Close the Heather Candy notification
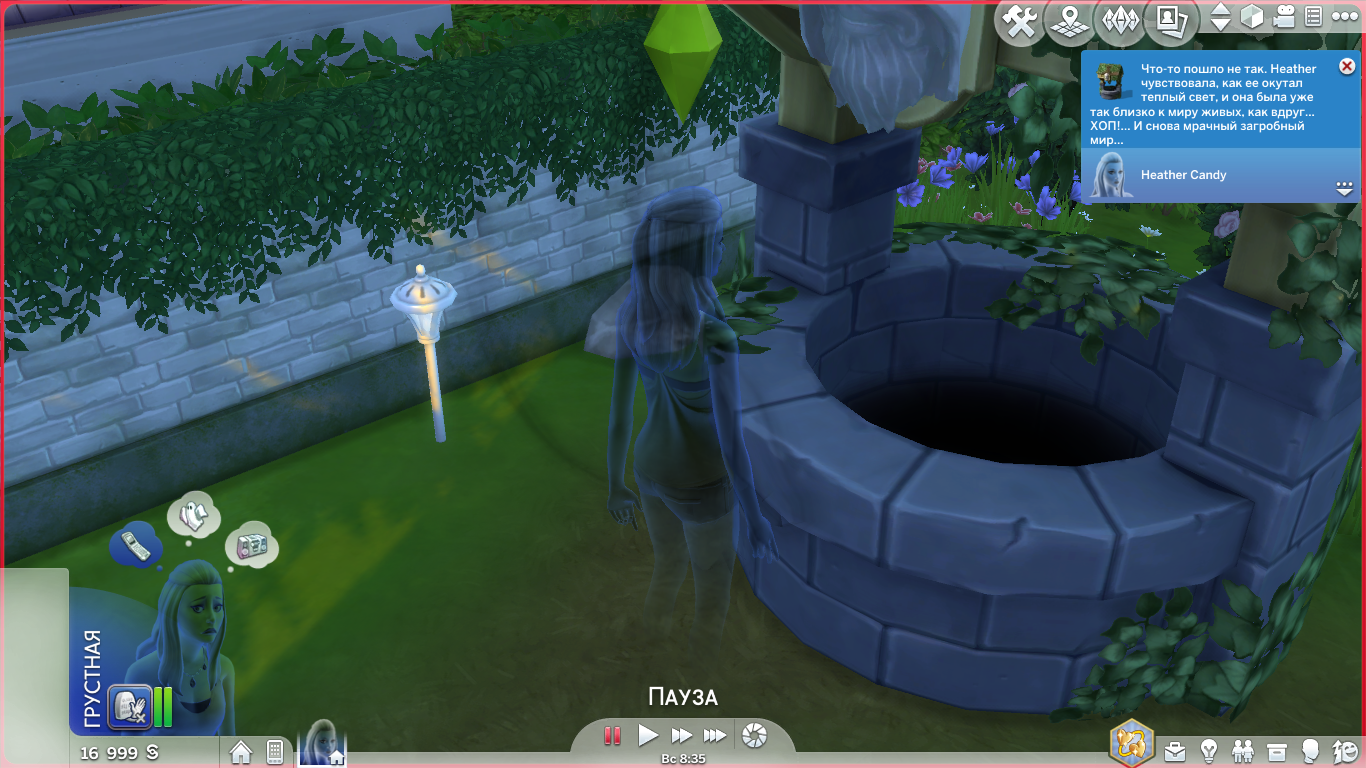 1346,67
